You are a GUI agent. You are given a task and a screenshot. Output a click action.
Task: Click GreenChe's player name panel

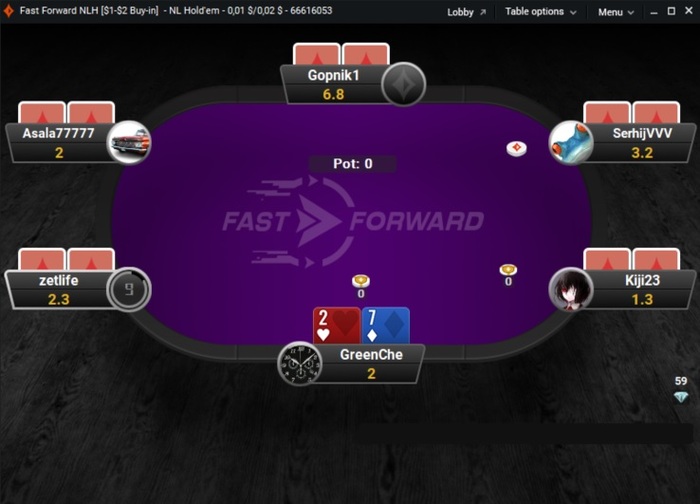click(x=370, y=363)
